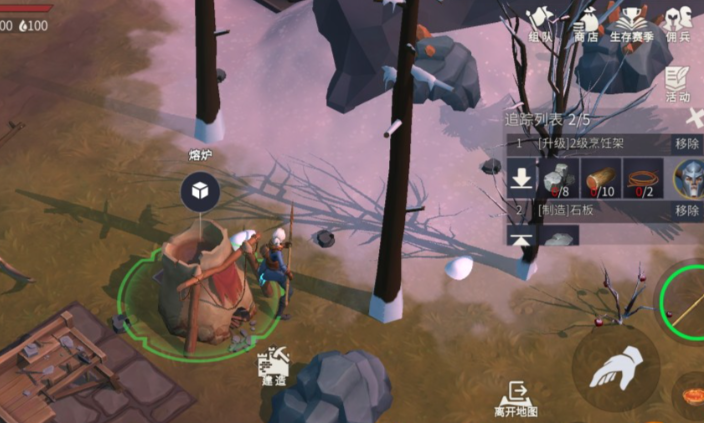The height and width of the screenshot is (423, 704).
Task: Click the download arrow on the 烹饪架 task
Action: point(521,180)
